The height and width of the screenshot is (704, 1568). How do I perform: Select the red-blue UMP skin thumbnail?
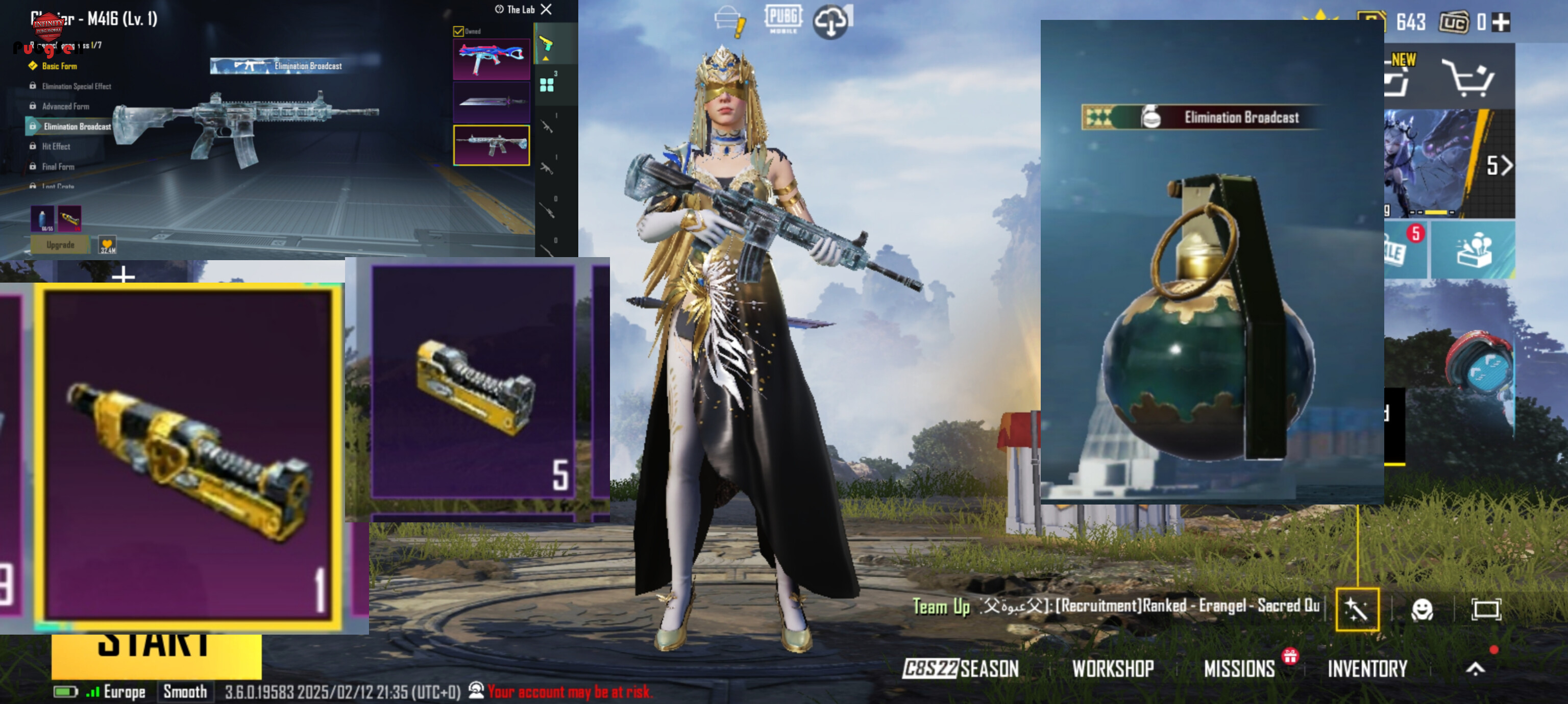point(491,59)
